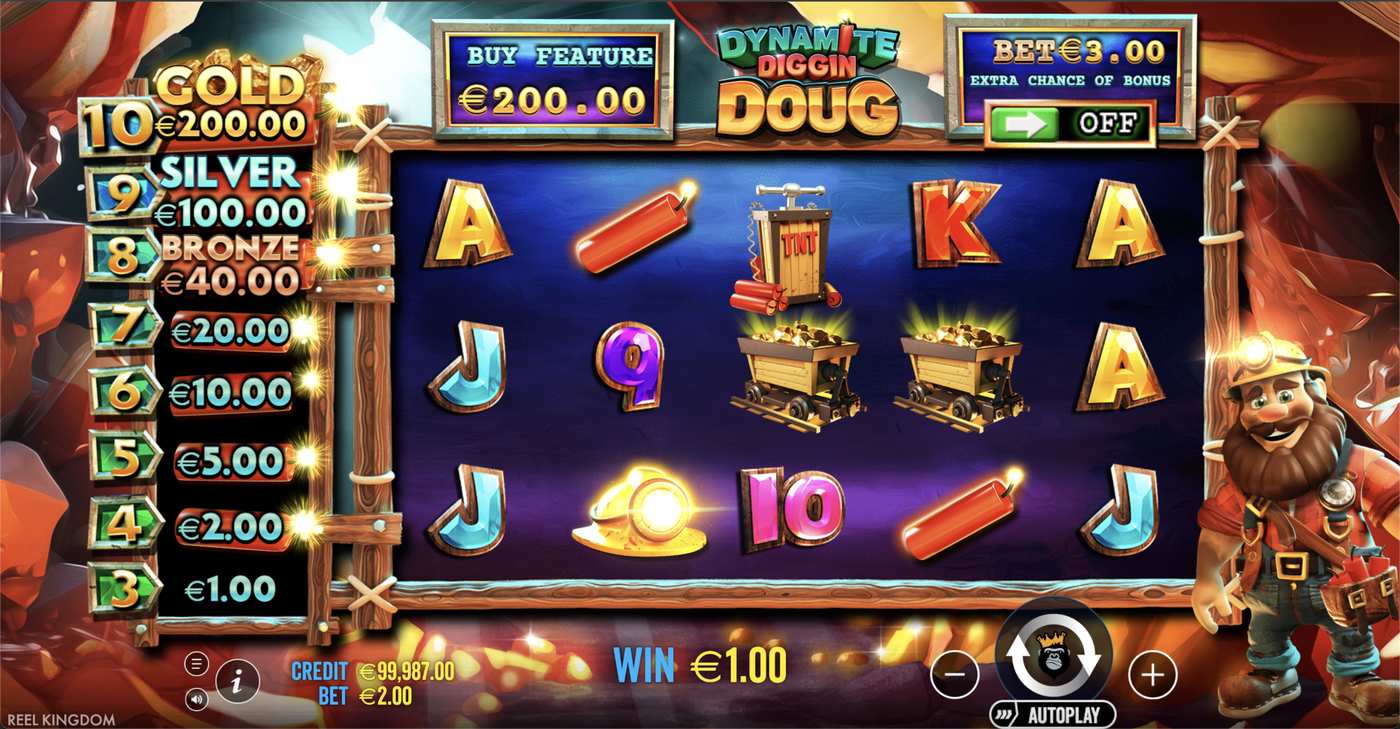Toggle the extra chance of bonus bet
The image size is (1400, 729).
point(1069,124)
